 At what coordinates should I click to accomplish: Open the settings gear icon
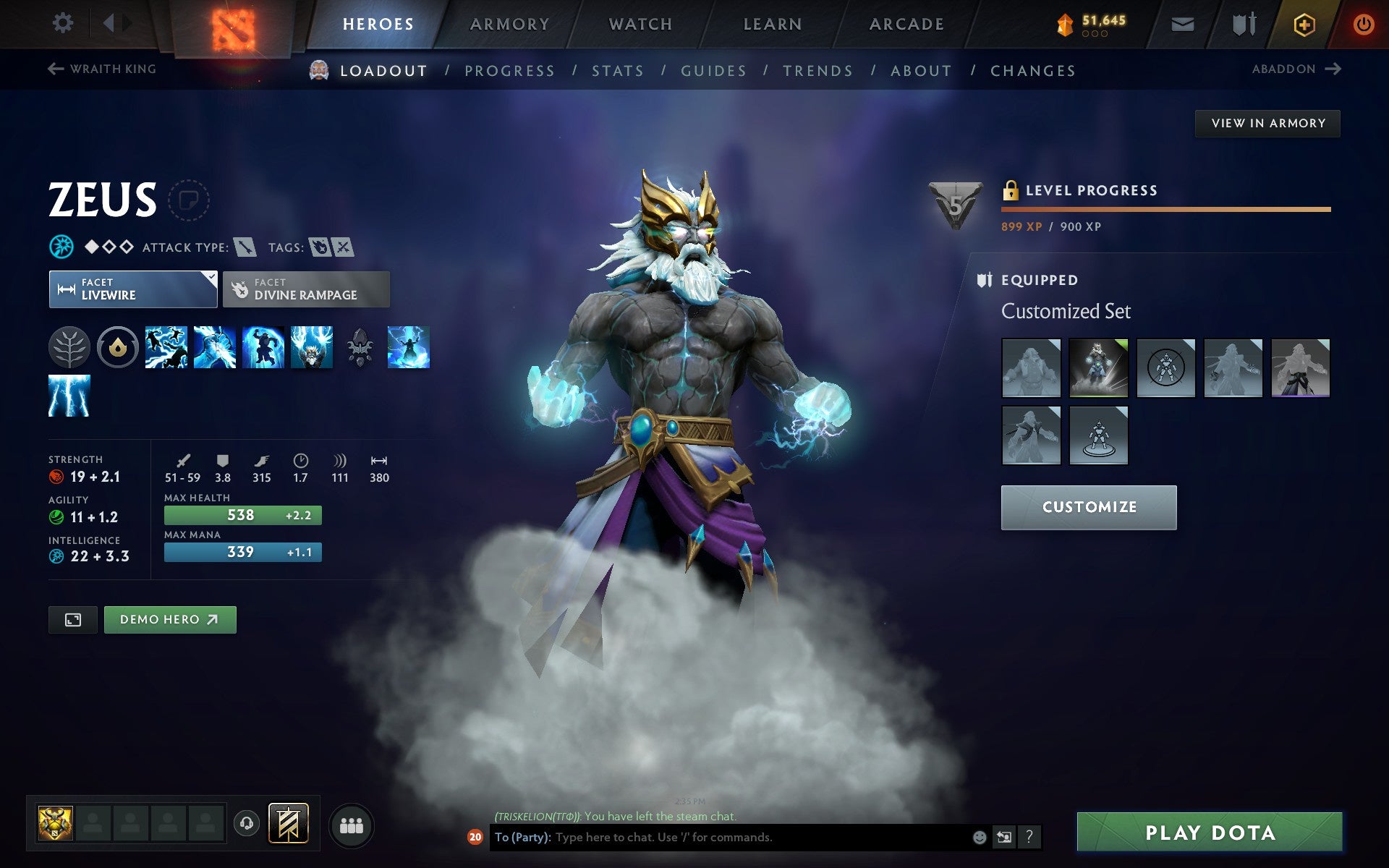64,23
